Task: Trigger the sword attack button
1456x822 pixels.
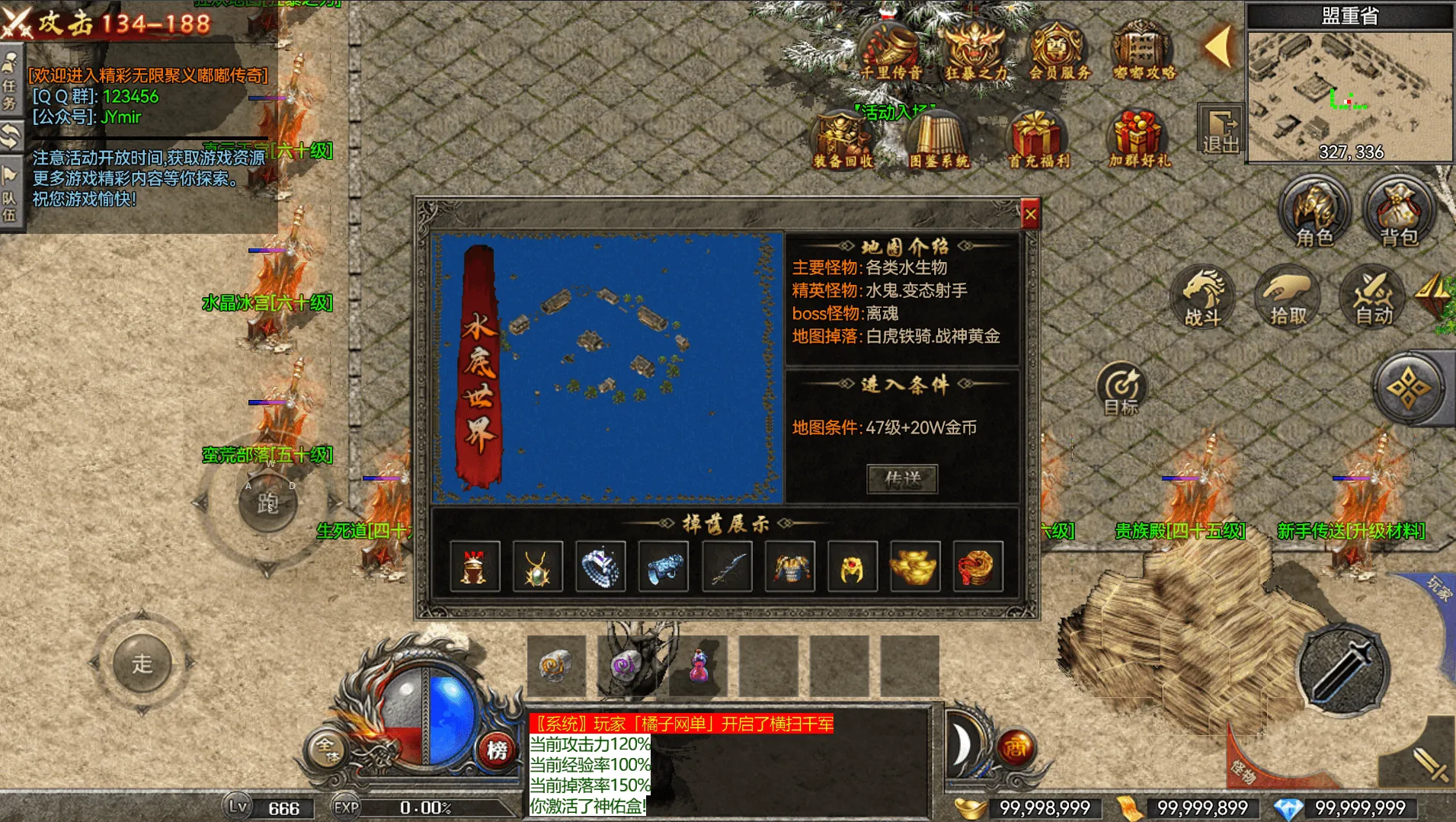Action: (1342, 670)
